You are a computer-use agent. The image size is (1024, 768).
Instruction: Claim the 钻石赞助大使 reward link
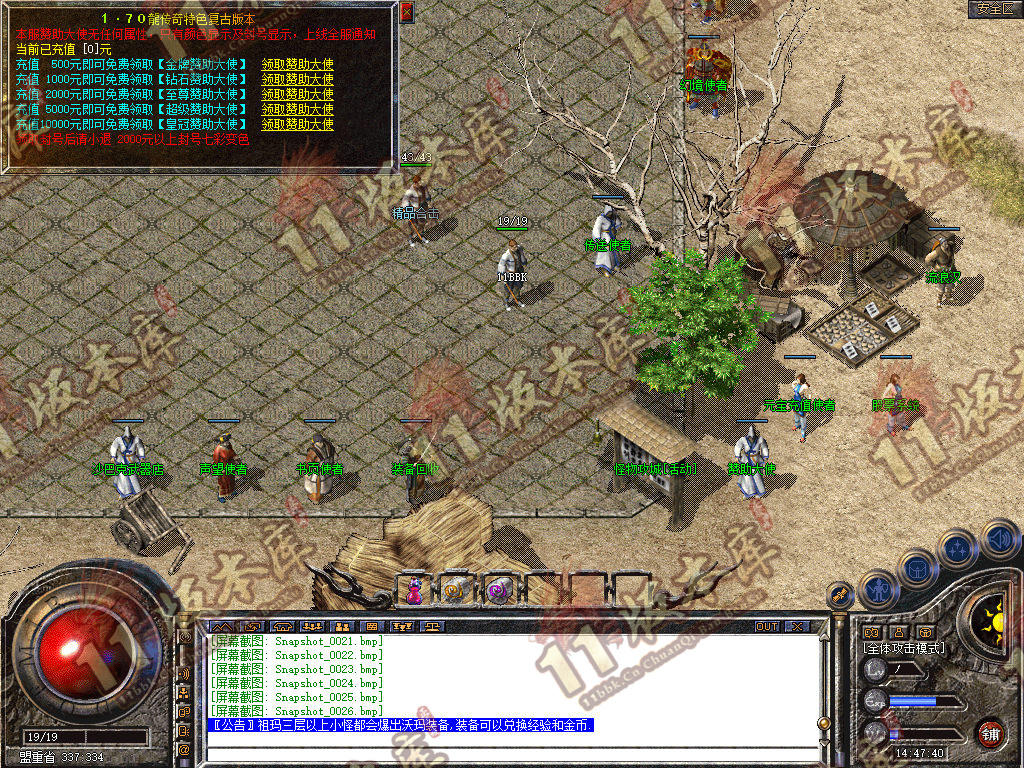(297, 79)
